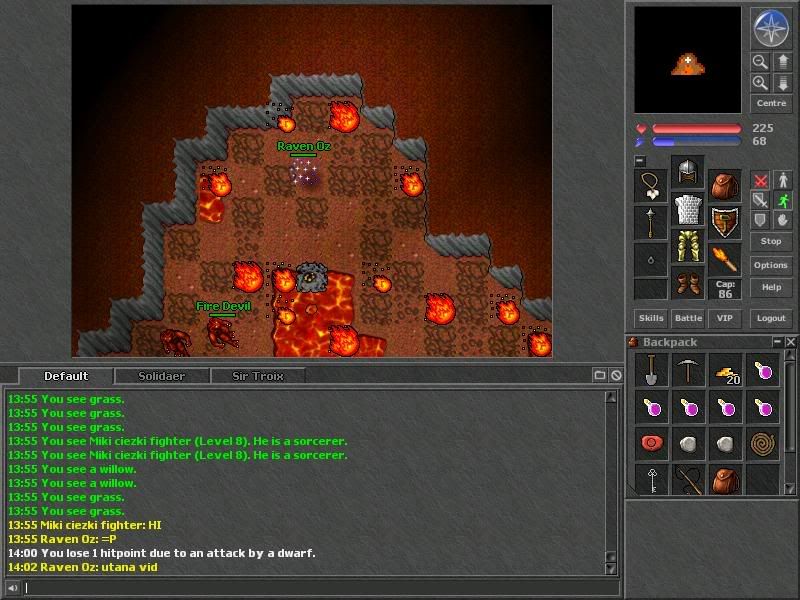Click the compass rose on the minimap panel
This screenshot has height=600, width=800.
pos(771,28)
